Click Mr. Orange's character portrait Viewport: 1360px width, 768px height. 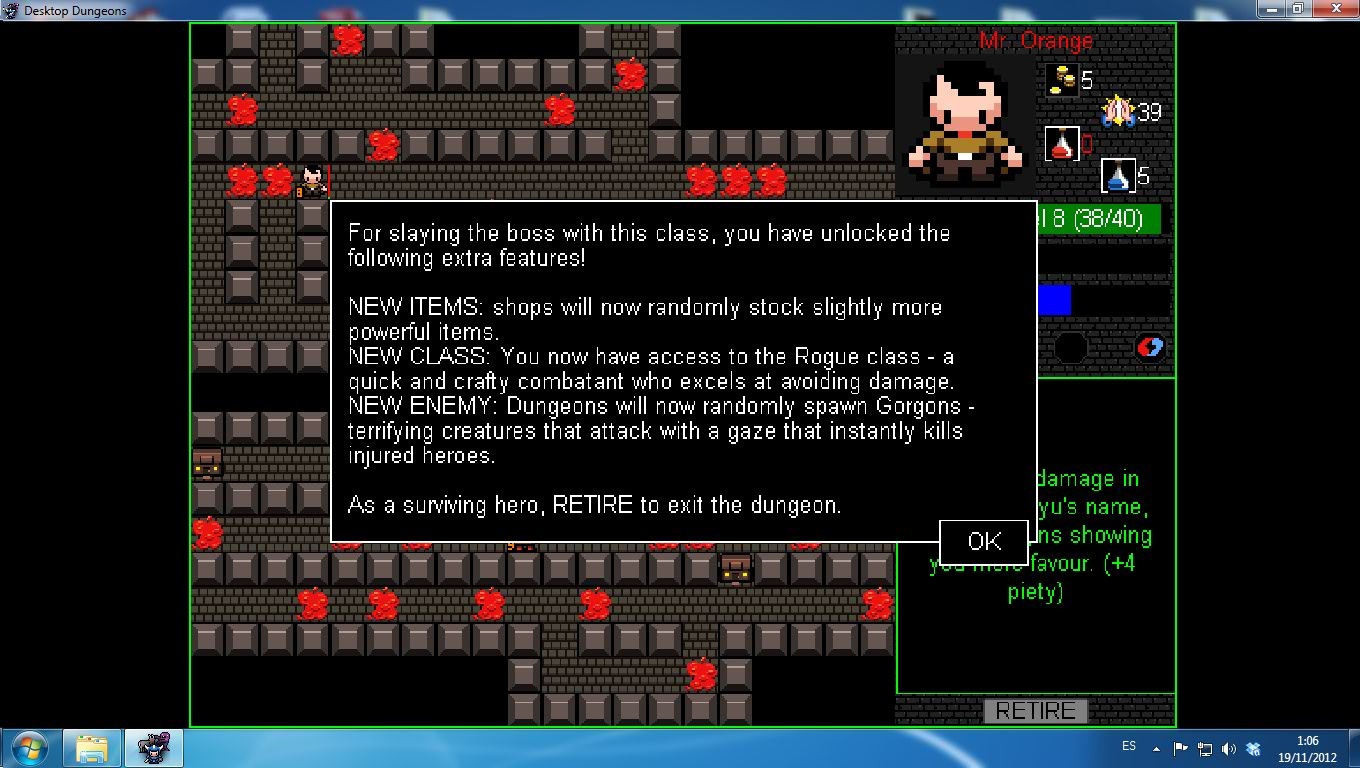pos(965,122)
